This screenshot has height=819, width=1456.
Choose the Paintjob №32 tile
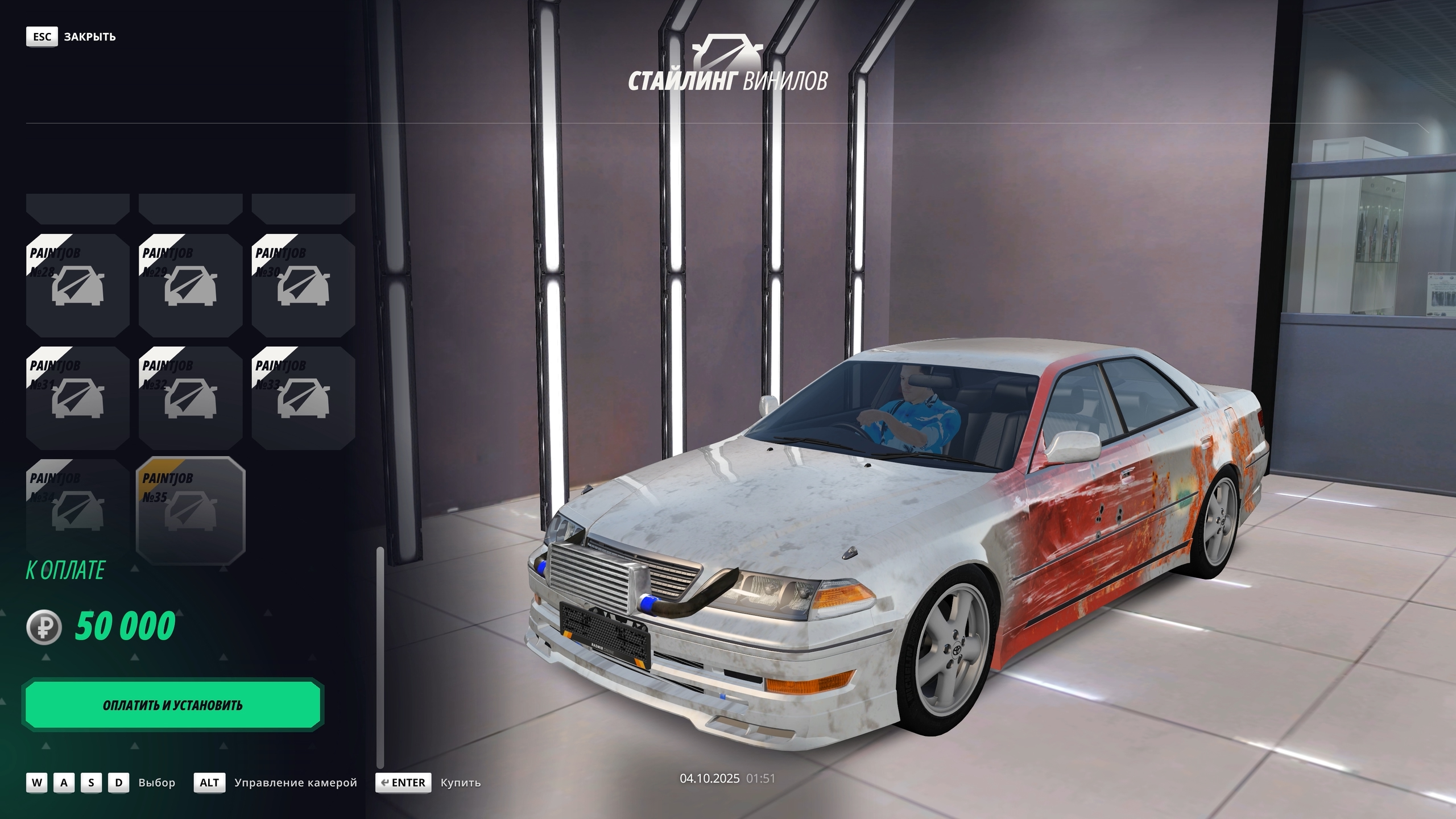point(191,398)
